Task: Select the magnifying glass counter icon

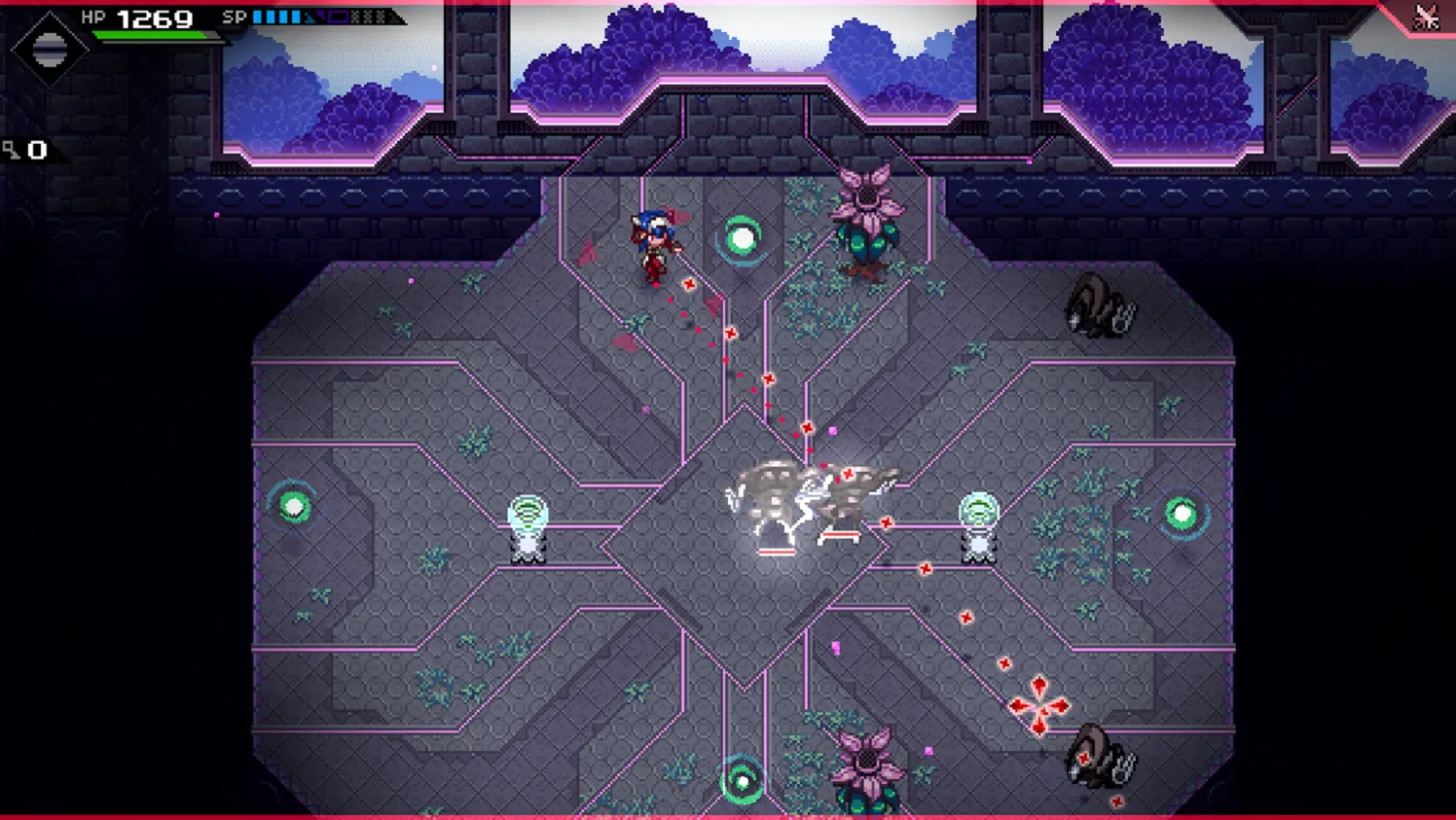Action: [14, 150]
